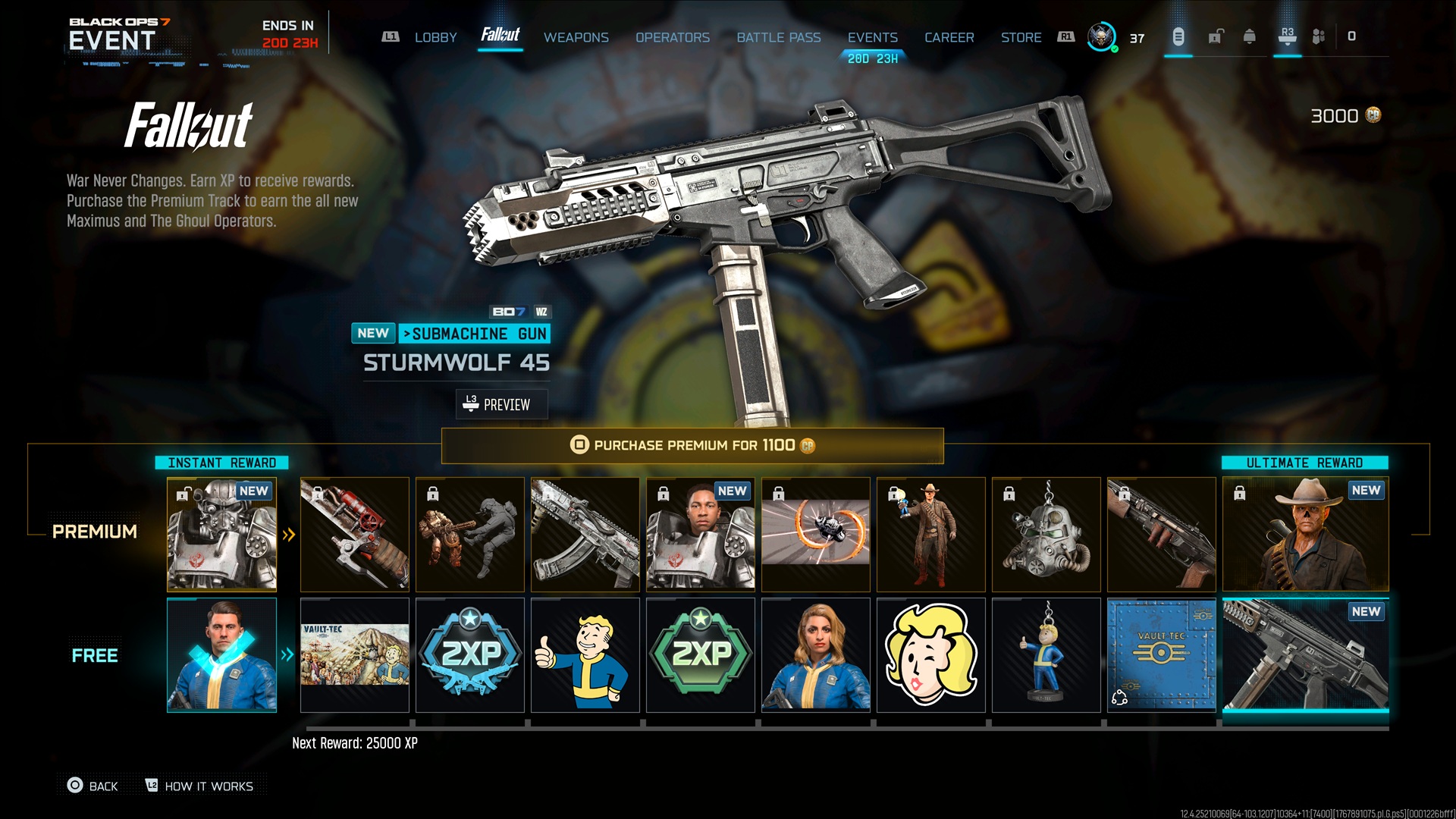Open the hexagonal tokens icon showing 0

pos(1319,36)
